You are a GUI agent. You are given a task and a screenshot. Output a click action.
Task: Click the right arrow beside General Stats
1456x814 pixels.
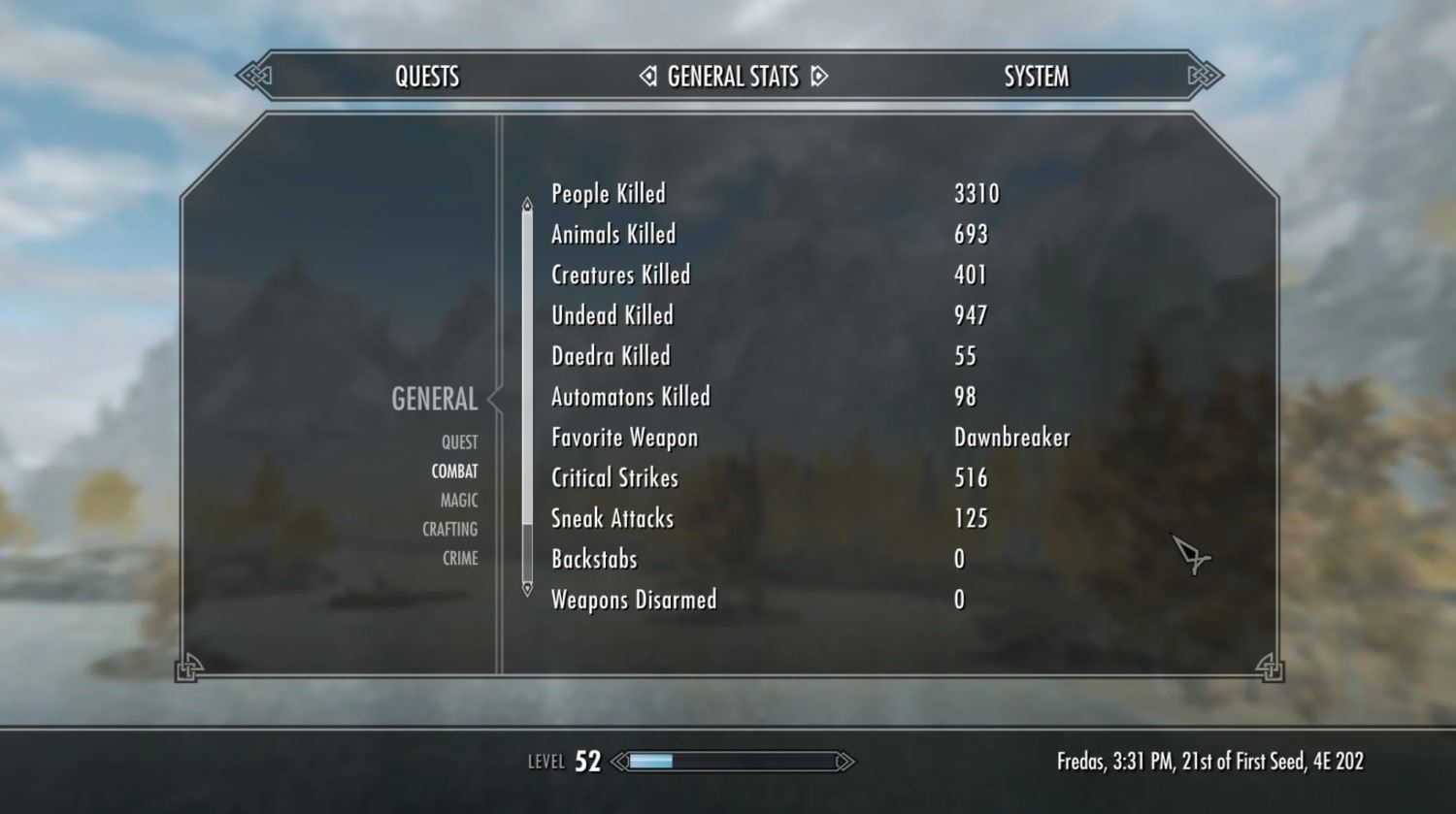[819, 76]
